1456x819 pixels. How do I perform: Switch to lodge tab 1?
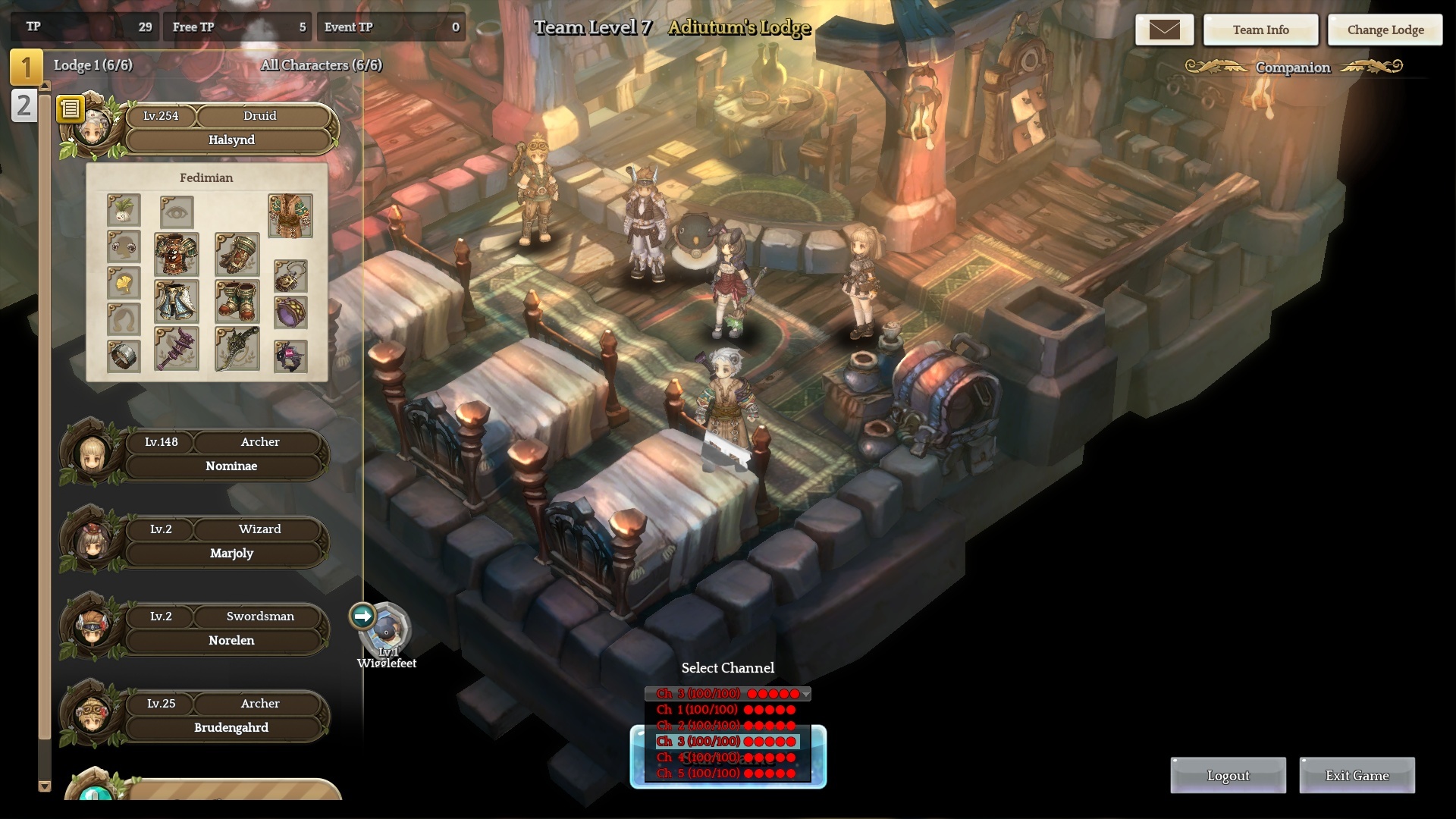(26, 67)
